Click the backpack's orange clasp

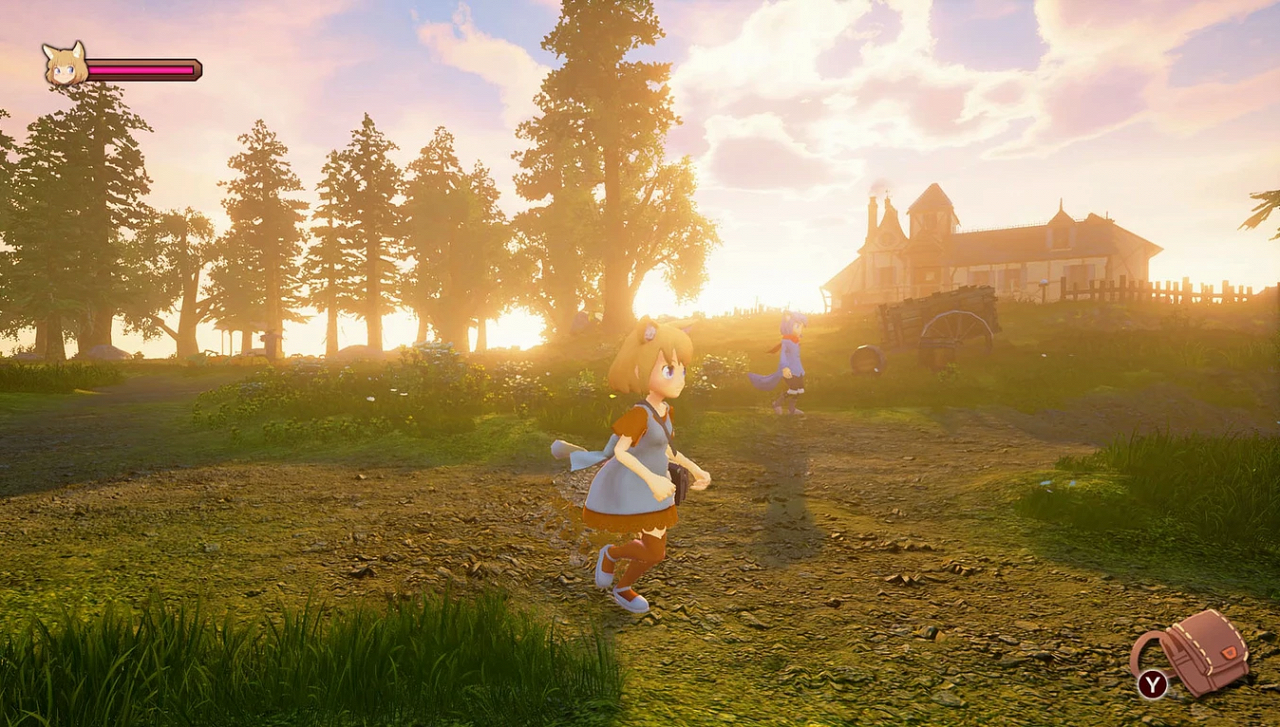(1229, 652)
